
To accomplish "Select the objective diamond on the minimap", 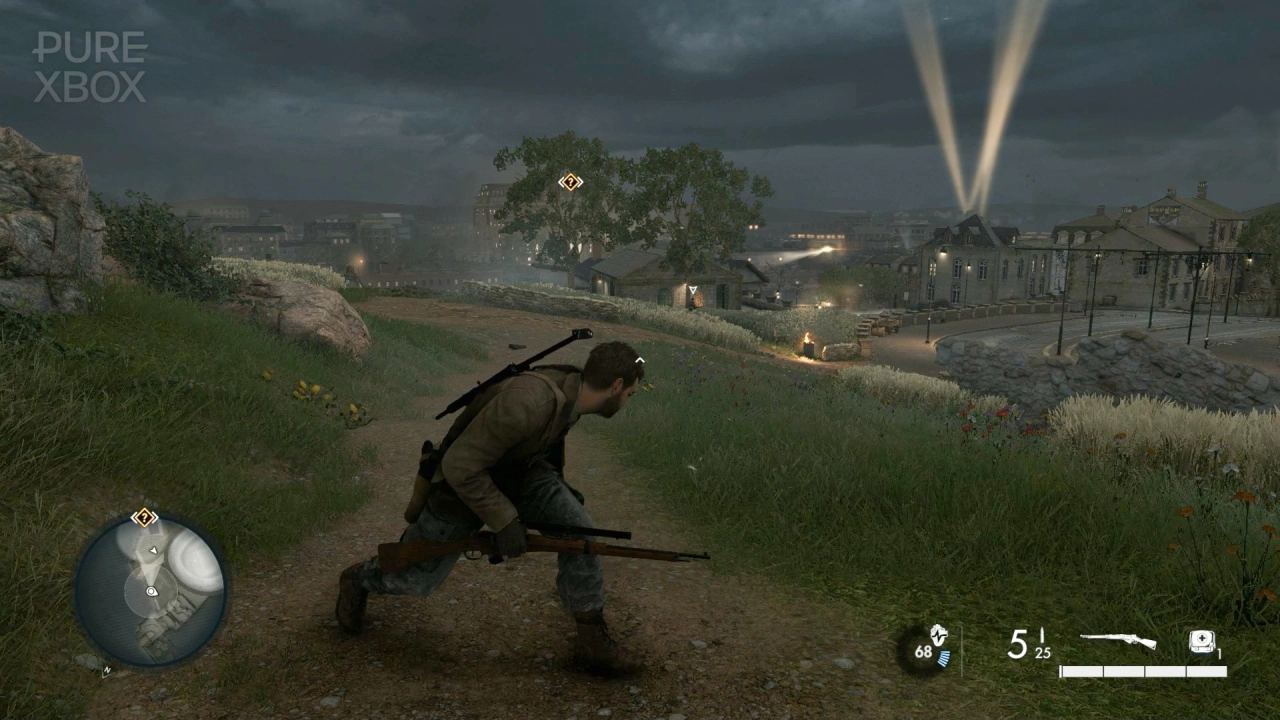I will click(144, 518).
